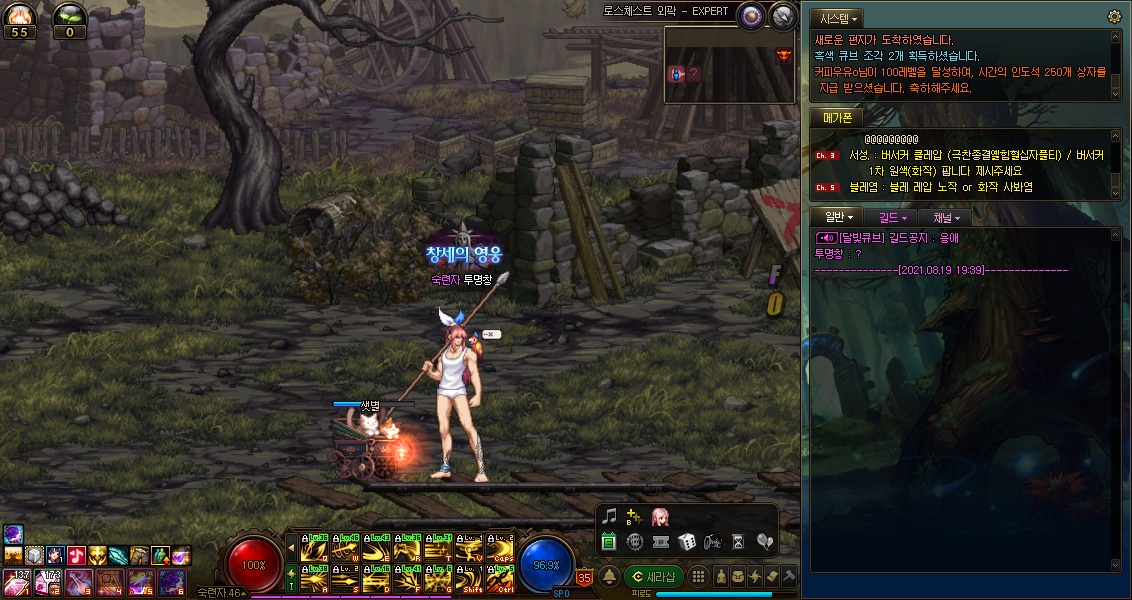Viewport: 1132px width, 600px height.
Task: Click the pink-haired character portrait icon
Action: tap(660, 517)
